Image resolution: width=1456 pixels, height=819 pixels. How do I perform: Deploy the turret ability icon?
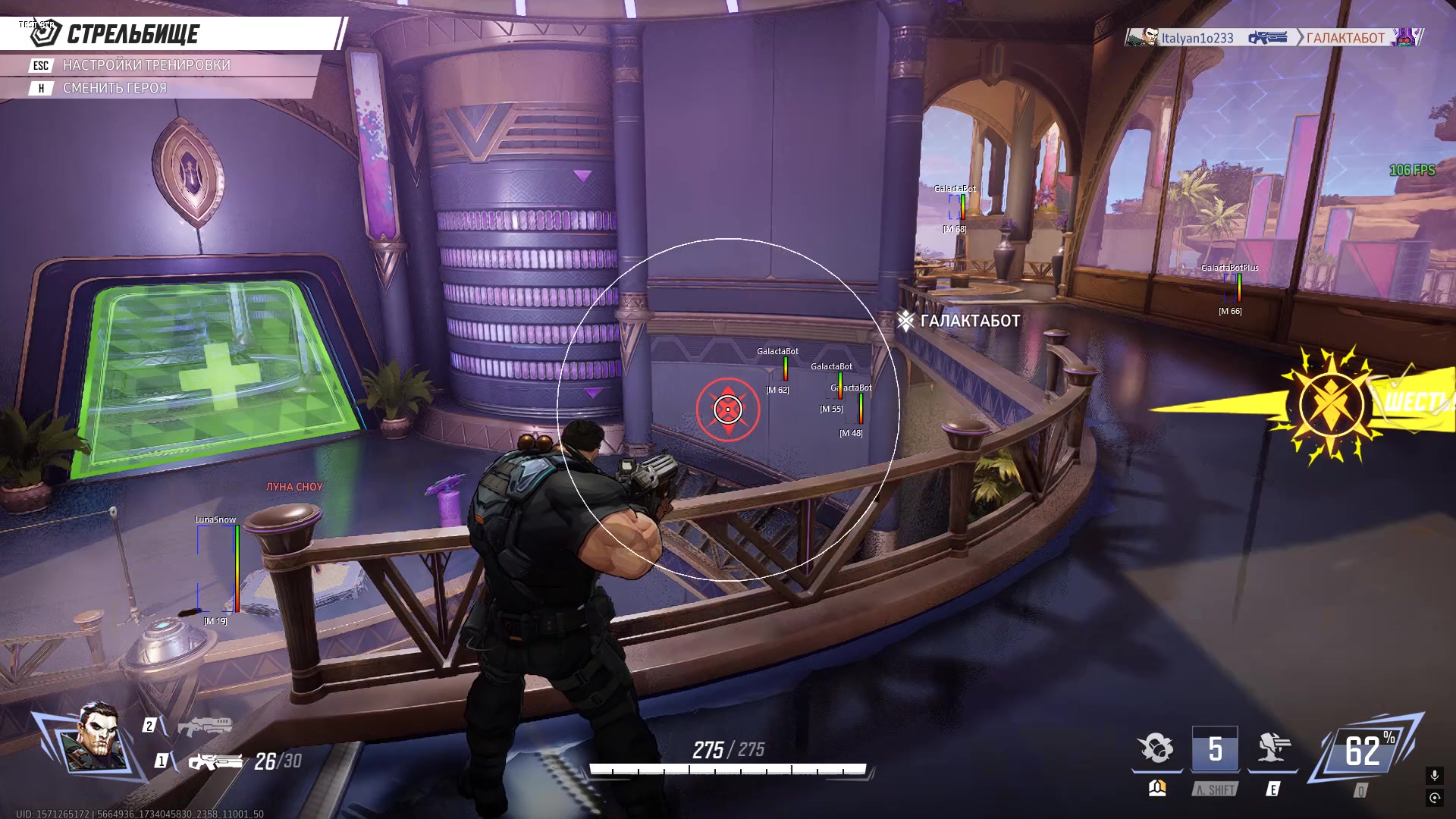click(x=1273, y=748)
